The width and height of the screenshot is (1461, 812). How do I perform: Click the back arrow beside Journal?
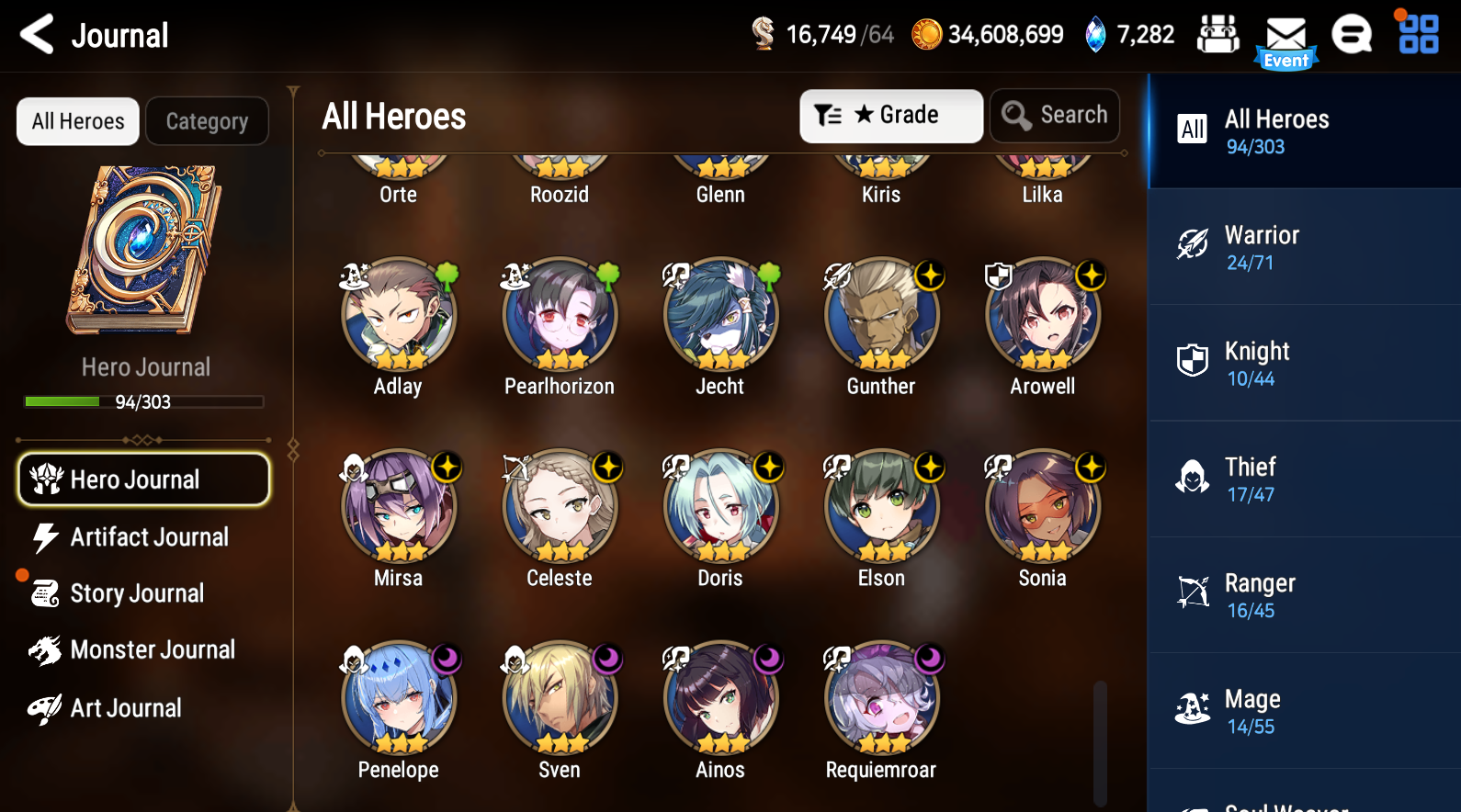36,35
